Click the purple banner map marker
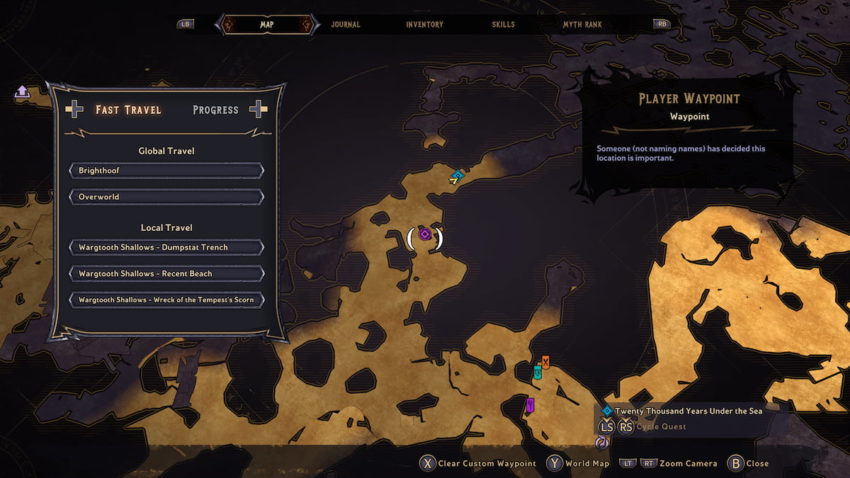The width and height of the screenshot is (850, 478). (x=530, y=405)
